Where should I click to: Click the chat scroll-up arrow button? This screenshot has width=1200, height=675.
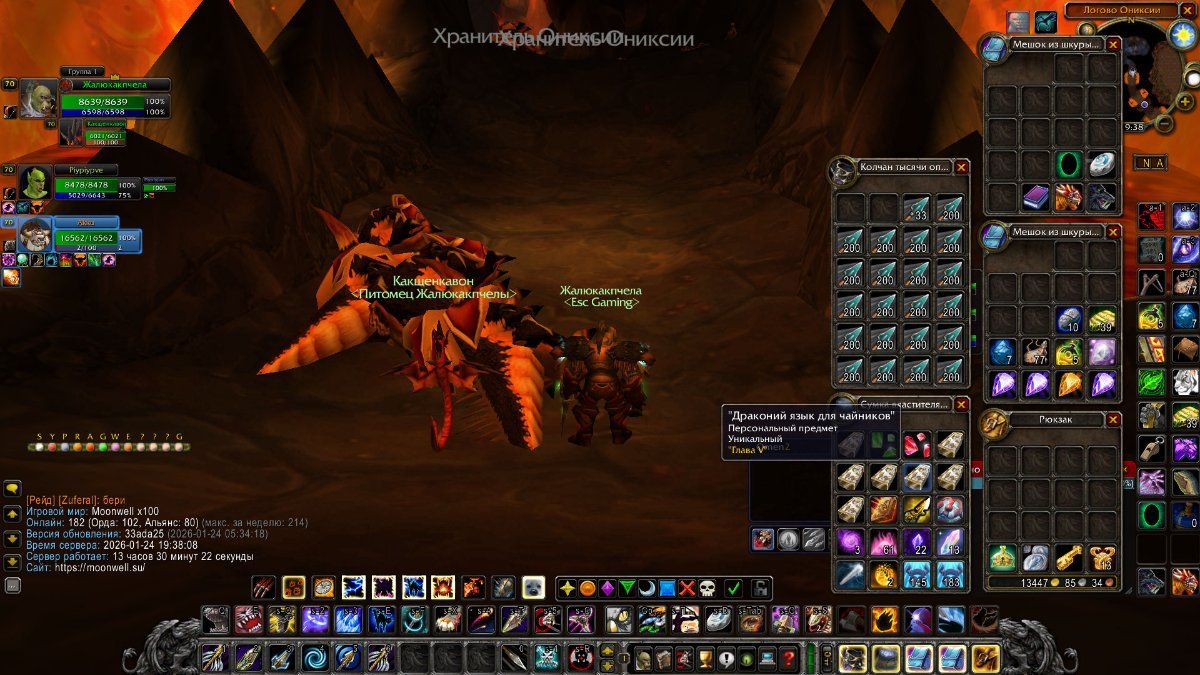click(13, 513)
